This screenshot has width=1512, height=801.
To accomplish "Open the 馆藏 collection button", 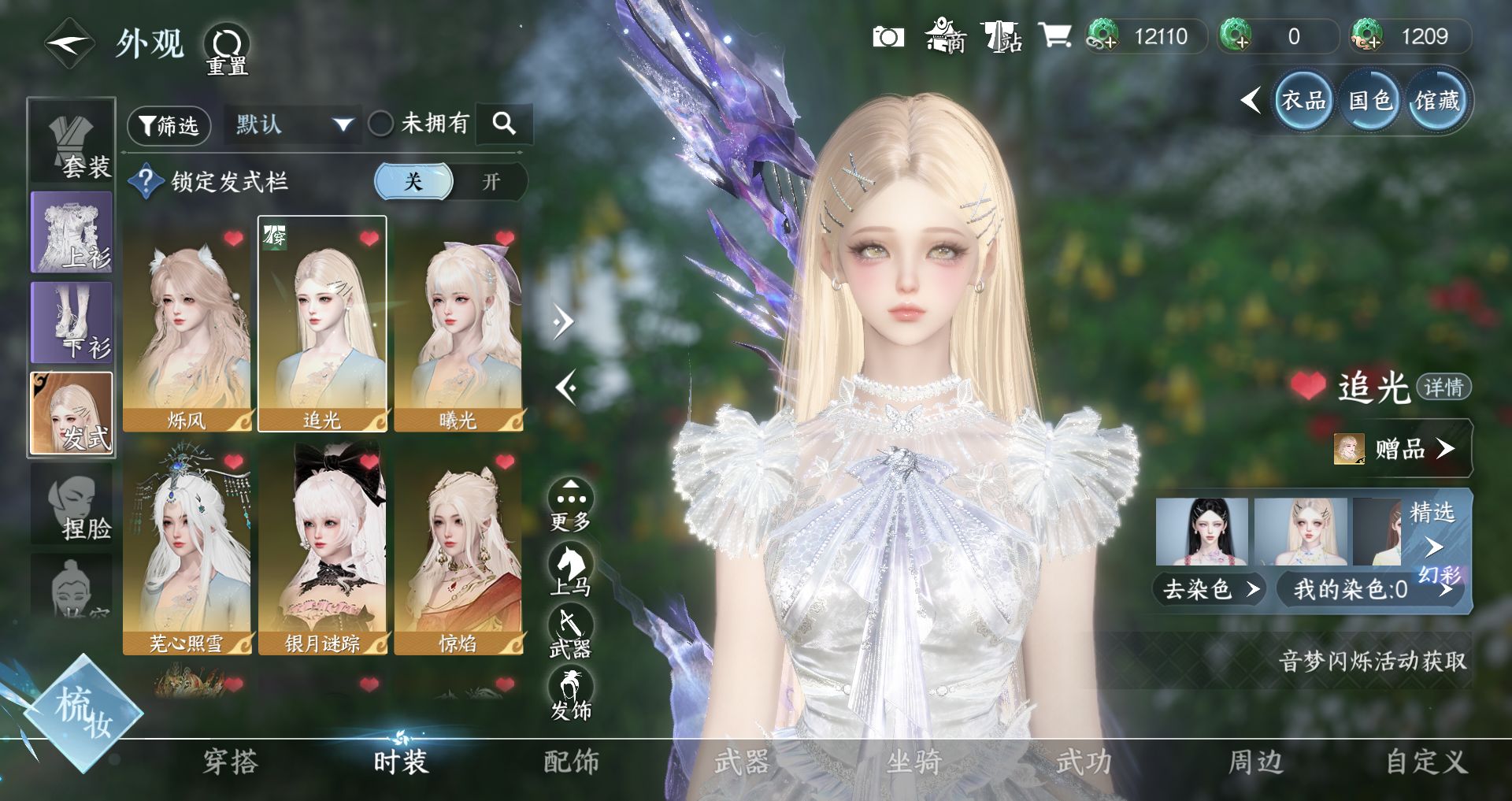I will (x=1436, y=101).
